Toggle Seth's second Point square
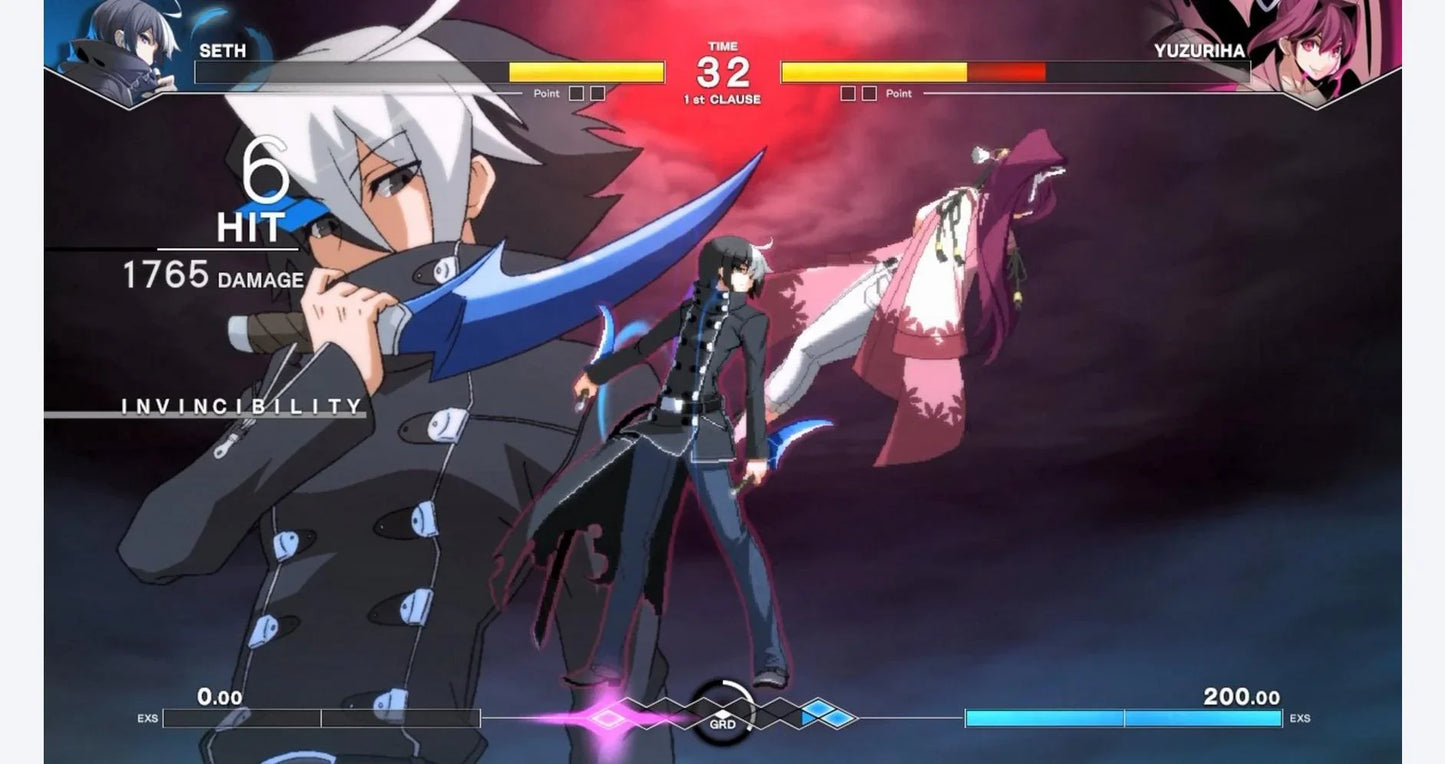The width and height of the screenshot is (1445, 764). coord(597,93)
